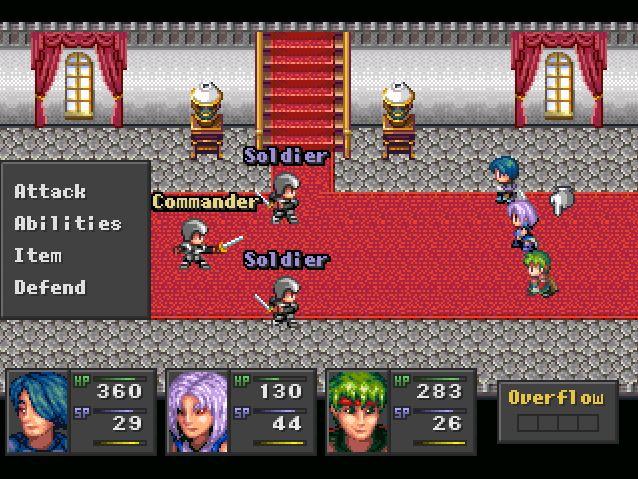Image resolution: width=638 pixels, height=479 pixels.
Task: Pick the Defend command
Action: (x=50, y=287)
